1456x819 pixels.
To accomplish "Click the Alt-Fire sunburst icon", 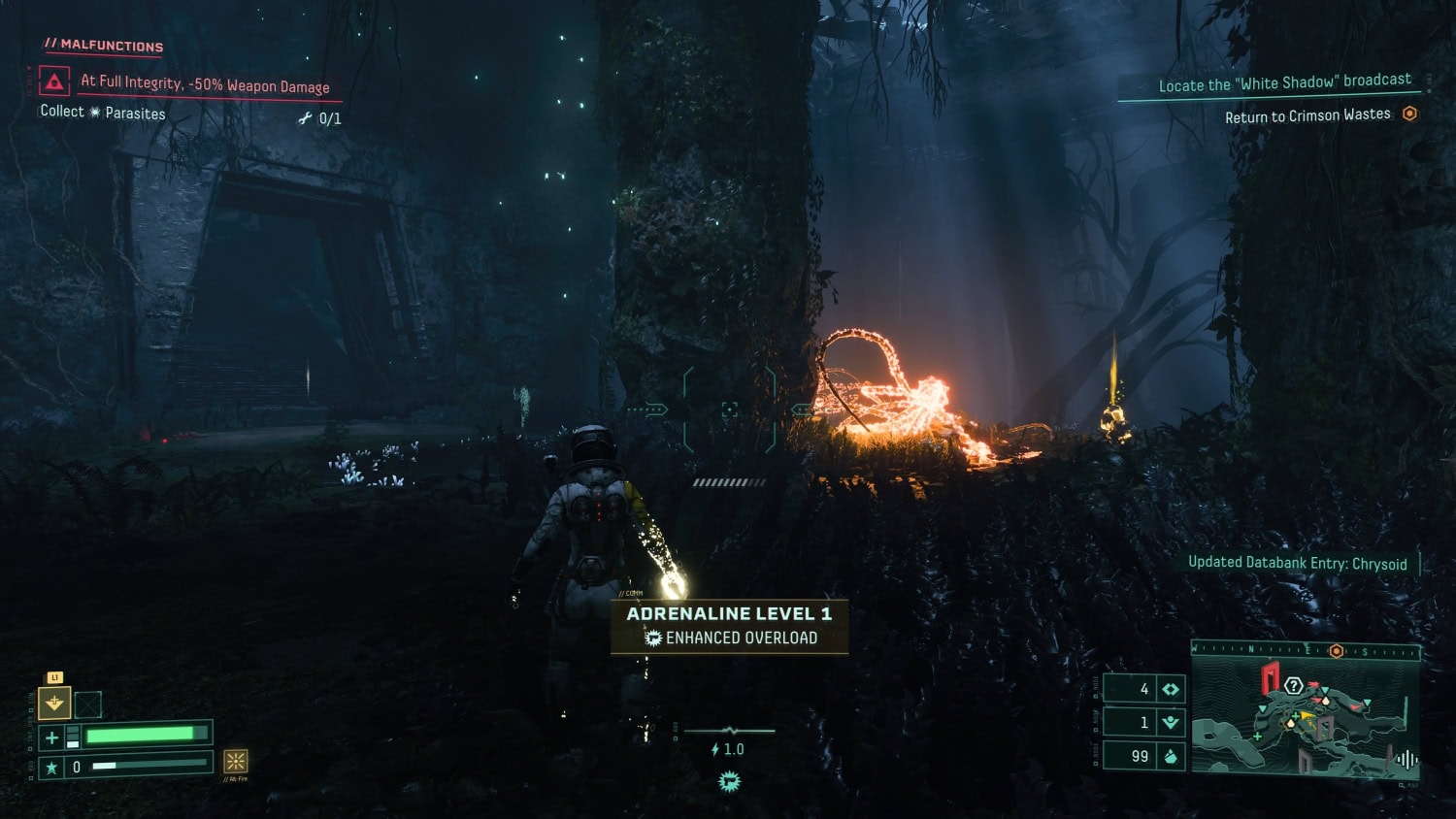I will [236, 761].
